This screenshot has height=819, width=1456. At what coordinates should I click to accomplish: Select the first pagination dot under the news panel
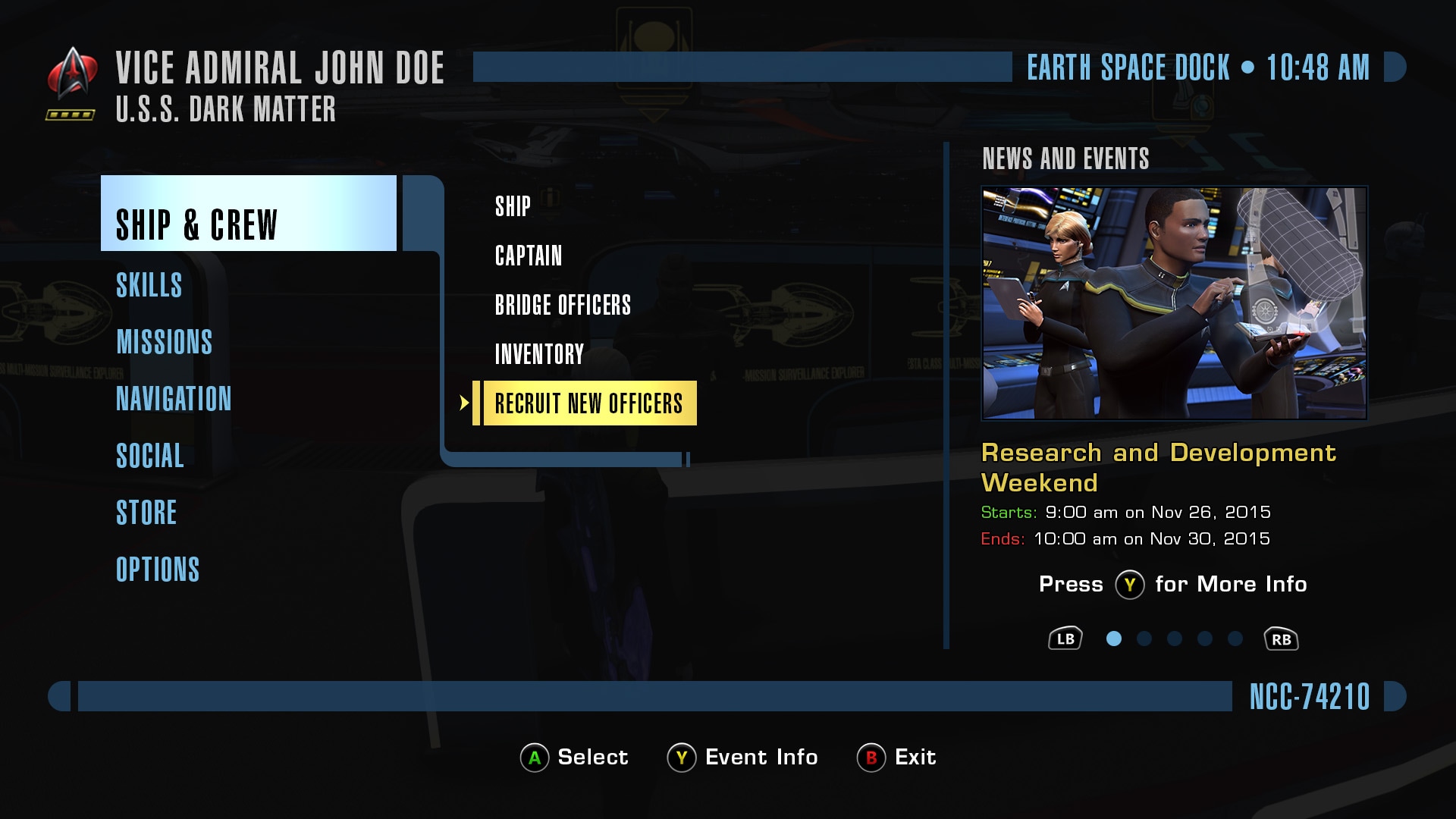[x=1112, y=639]
